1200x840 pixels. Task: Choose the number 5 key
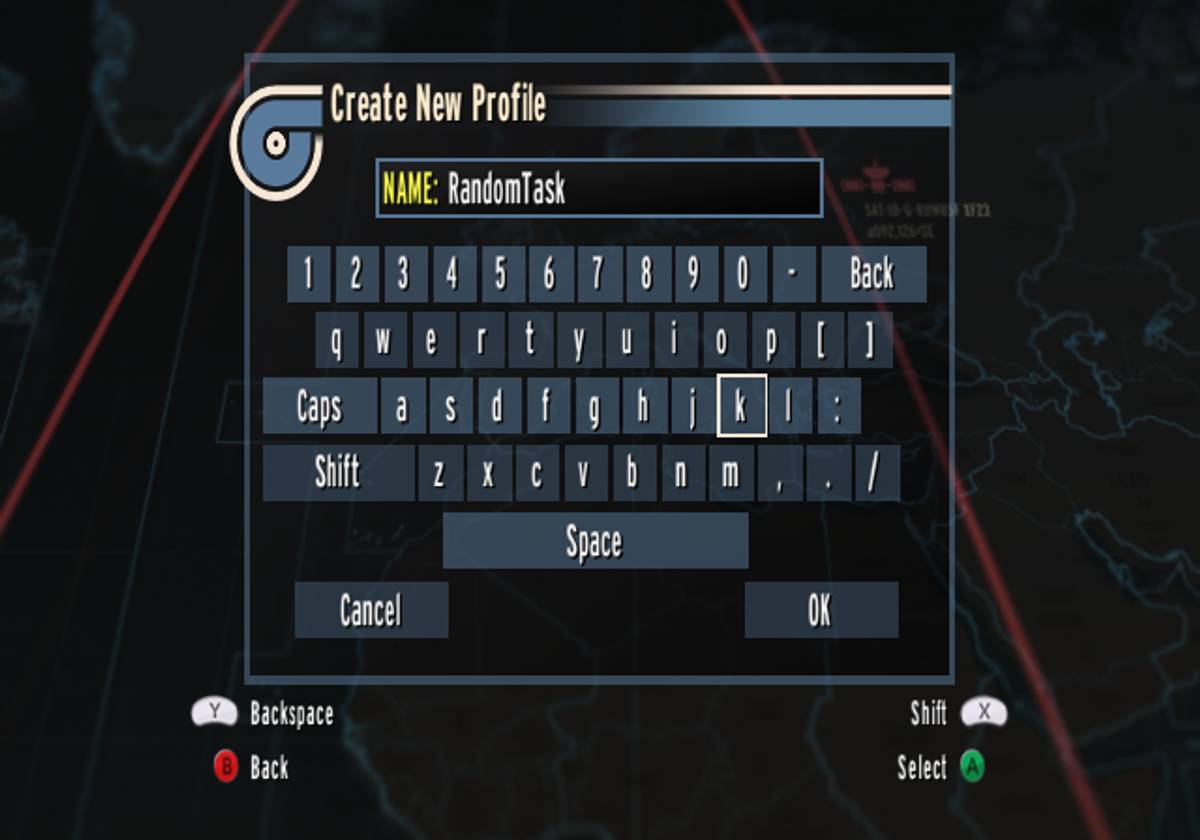point(501,274)
